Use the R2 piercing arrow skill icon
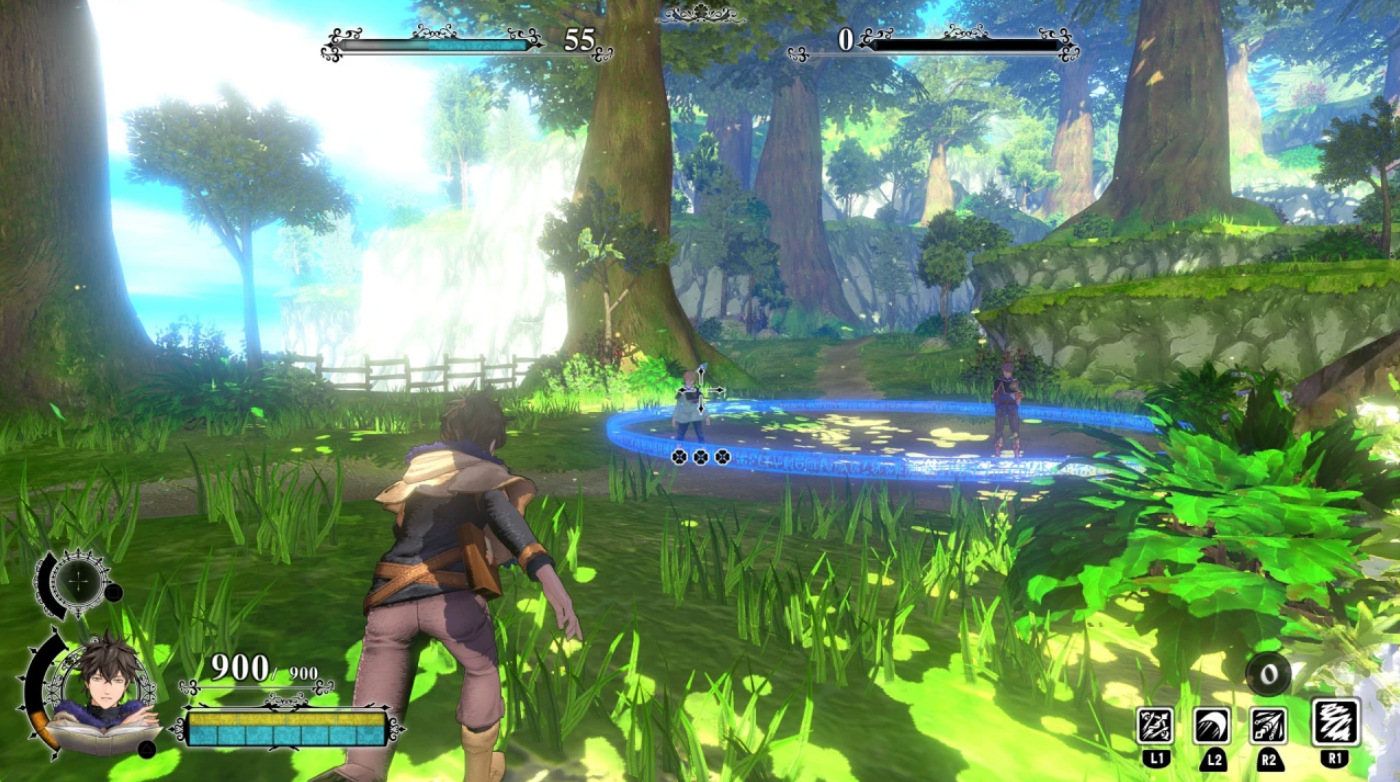 click(x=1268, y=724)
